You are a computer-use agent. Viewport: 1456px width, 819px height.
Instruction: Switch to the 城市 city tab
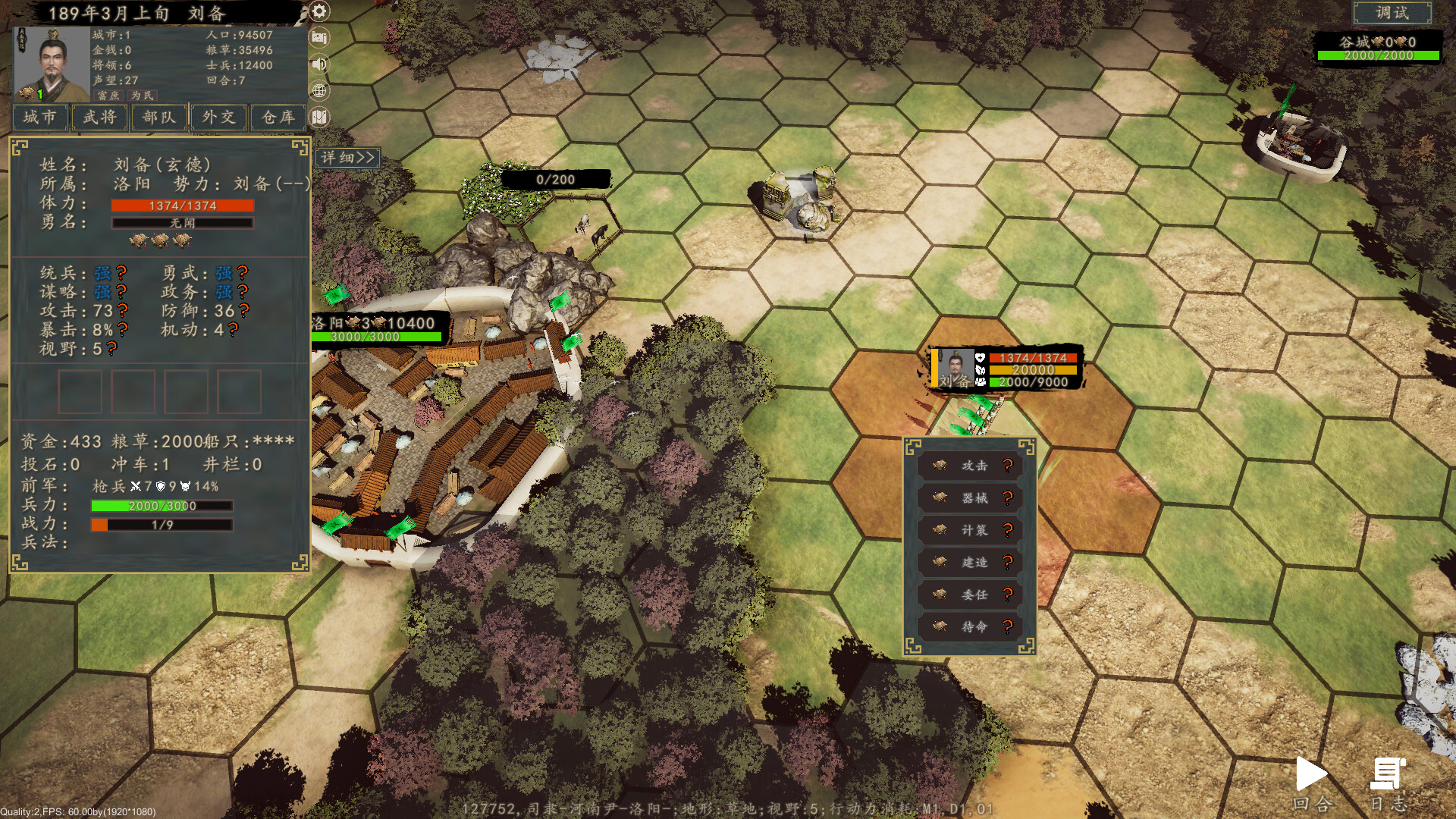(39, 118)
